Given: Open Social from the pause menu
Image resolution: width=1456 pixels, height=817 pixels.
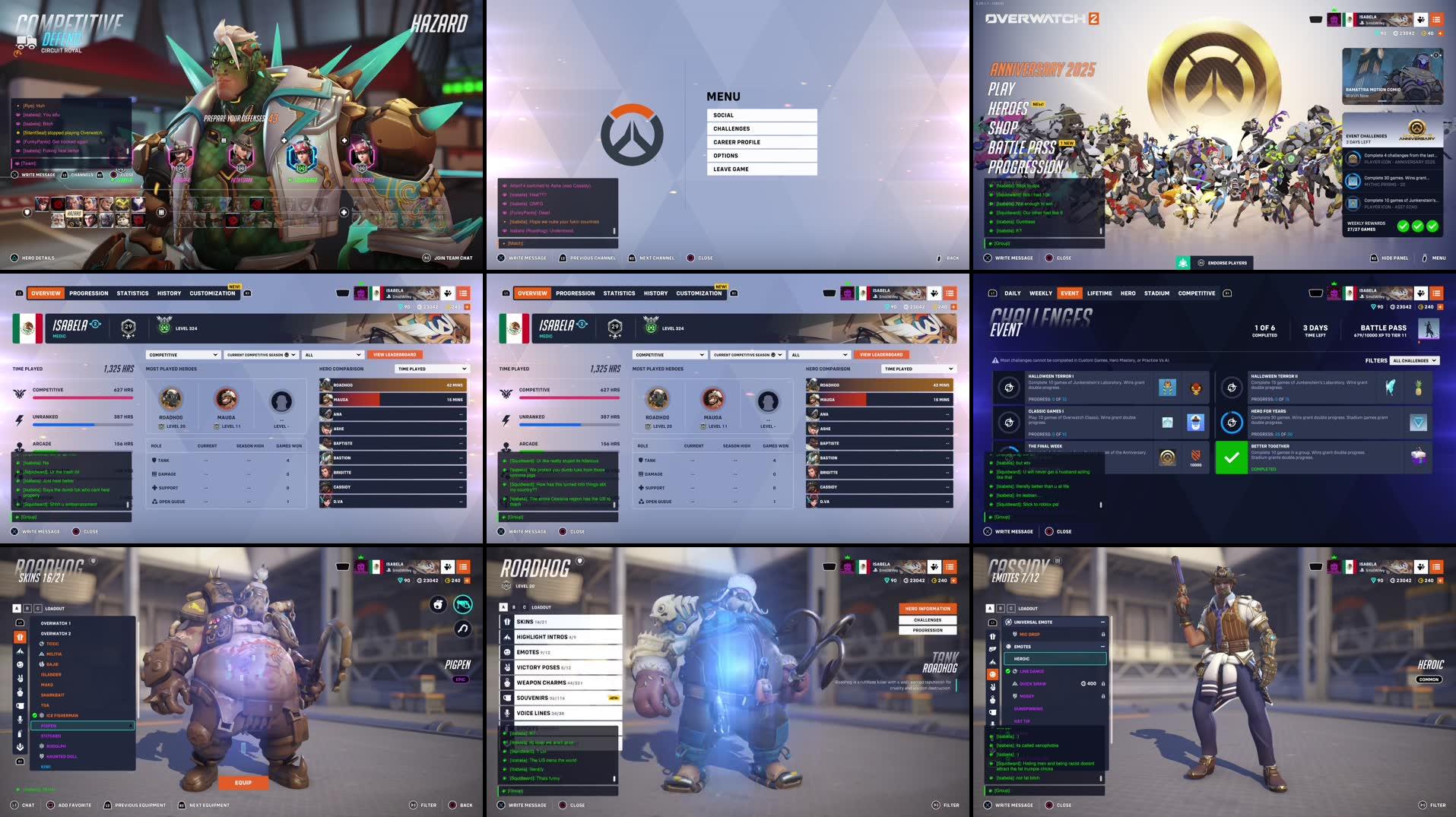Looking at the screenshot, I should tap(761, 116).
